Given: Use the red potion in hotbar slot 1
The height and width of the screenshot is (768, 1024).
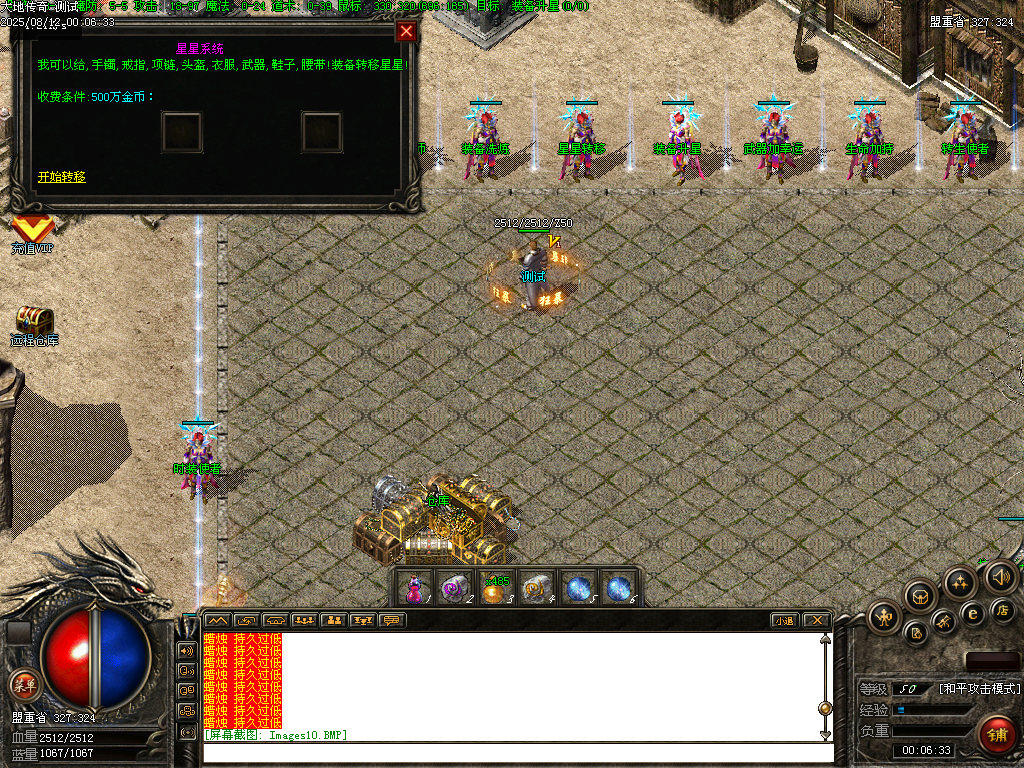Looking at the screenshot, I should (x=415, y=588).
